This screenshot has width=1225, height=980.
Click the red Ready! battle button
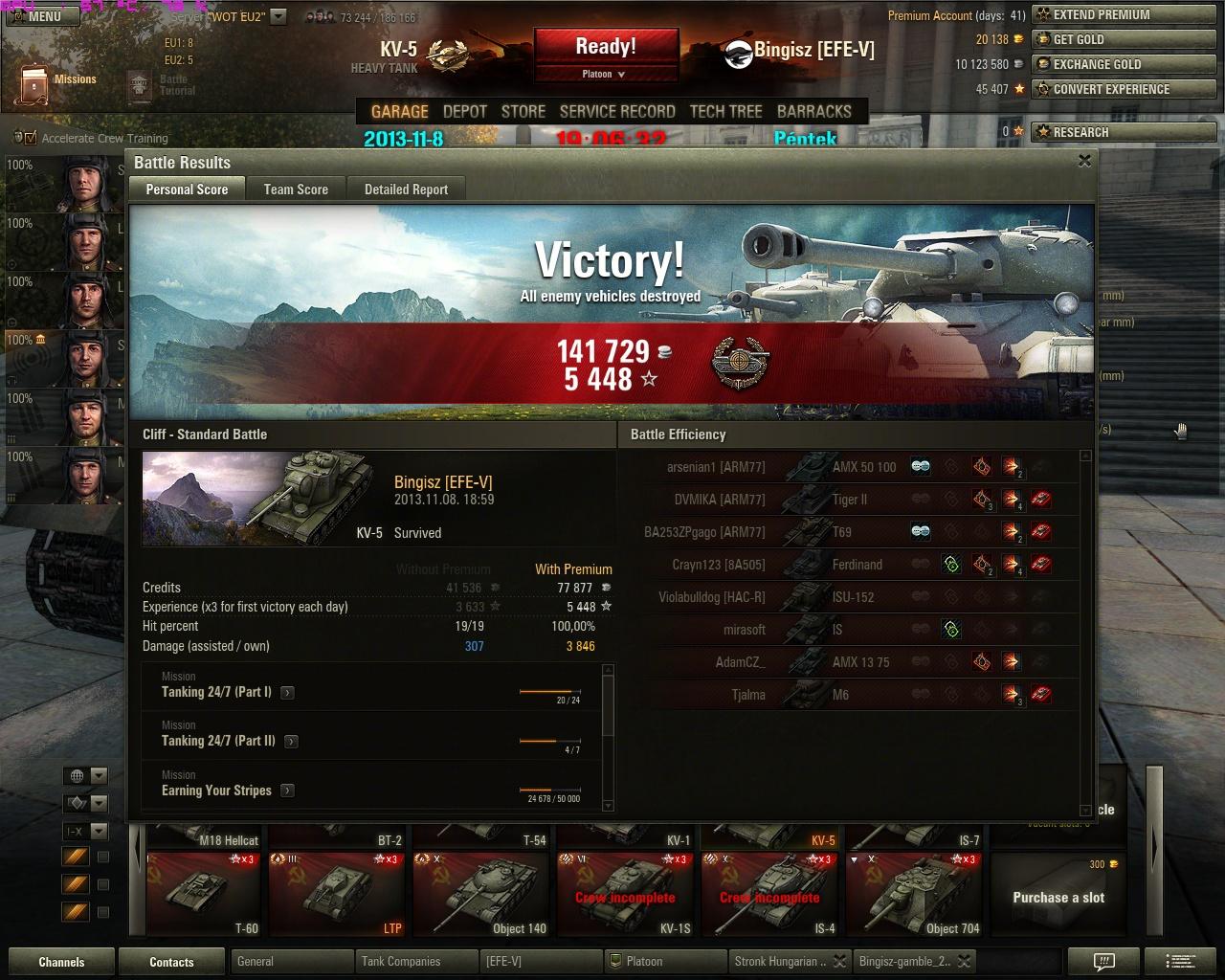(x=605, y=47)
